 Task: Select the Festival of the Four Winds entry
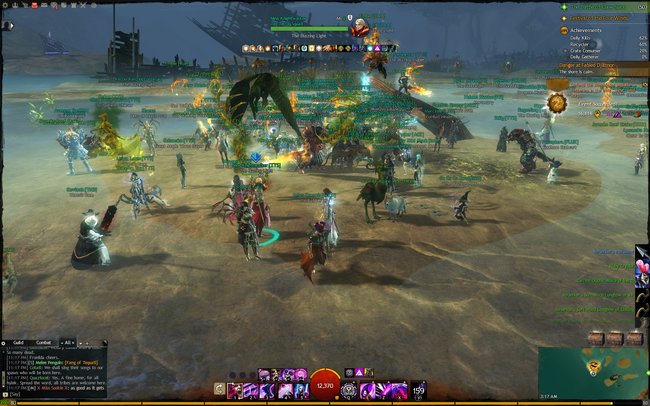click(x=600, y=17)
